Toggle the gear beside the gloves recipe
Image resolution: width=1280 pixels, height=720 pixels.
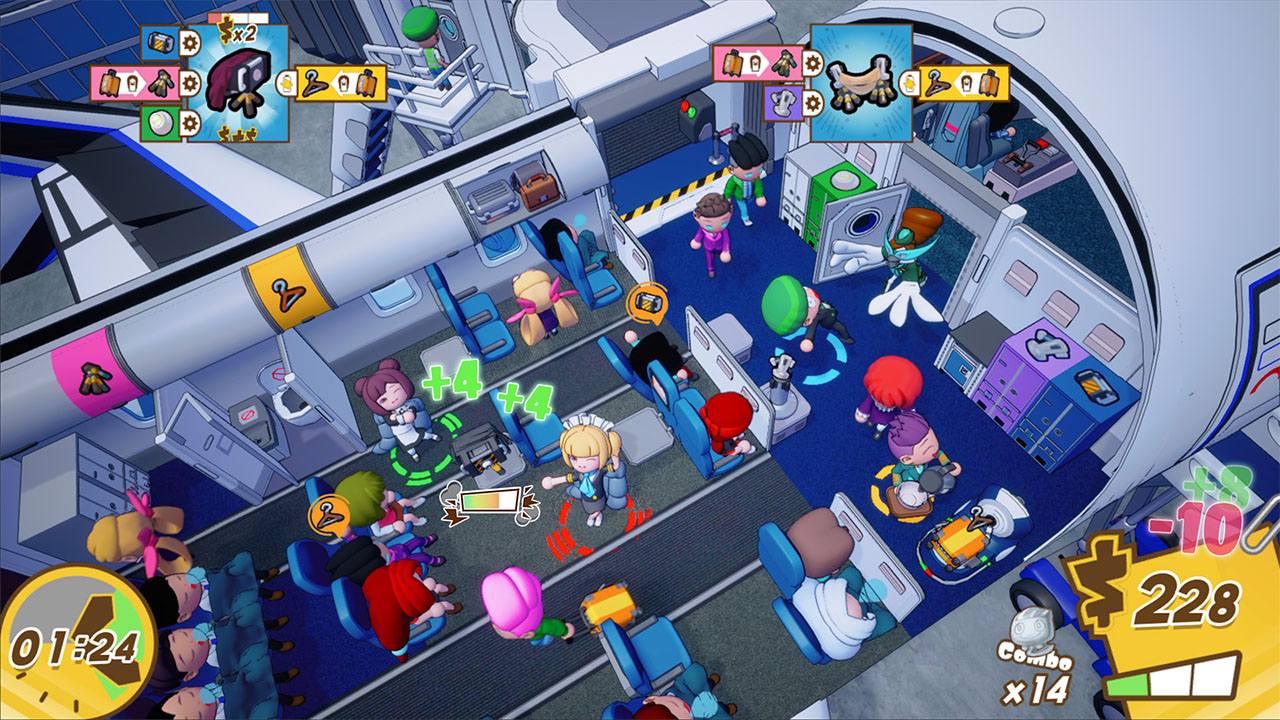[x=189, y=82]
